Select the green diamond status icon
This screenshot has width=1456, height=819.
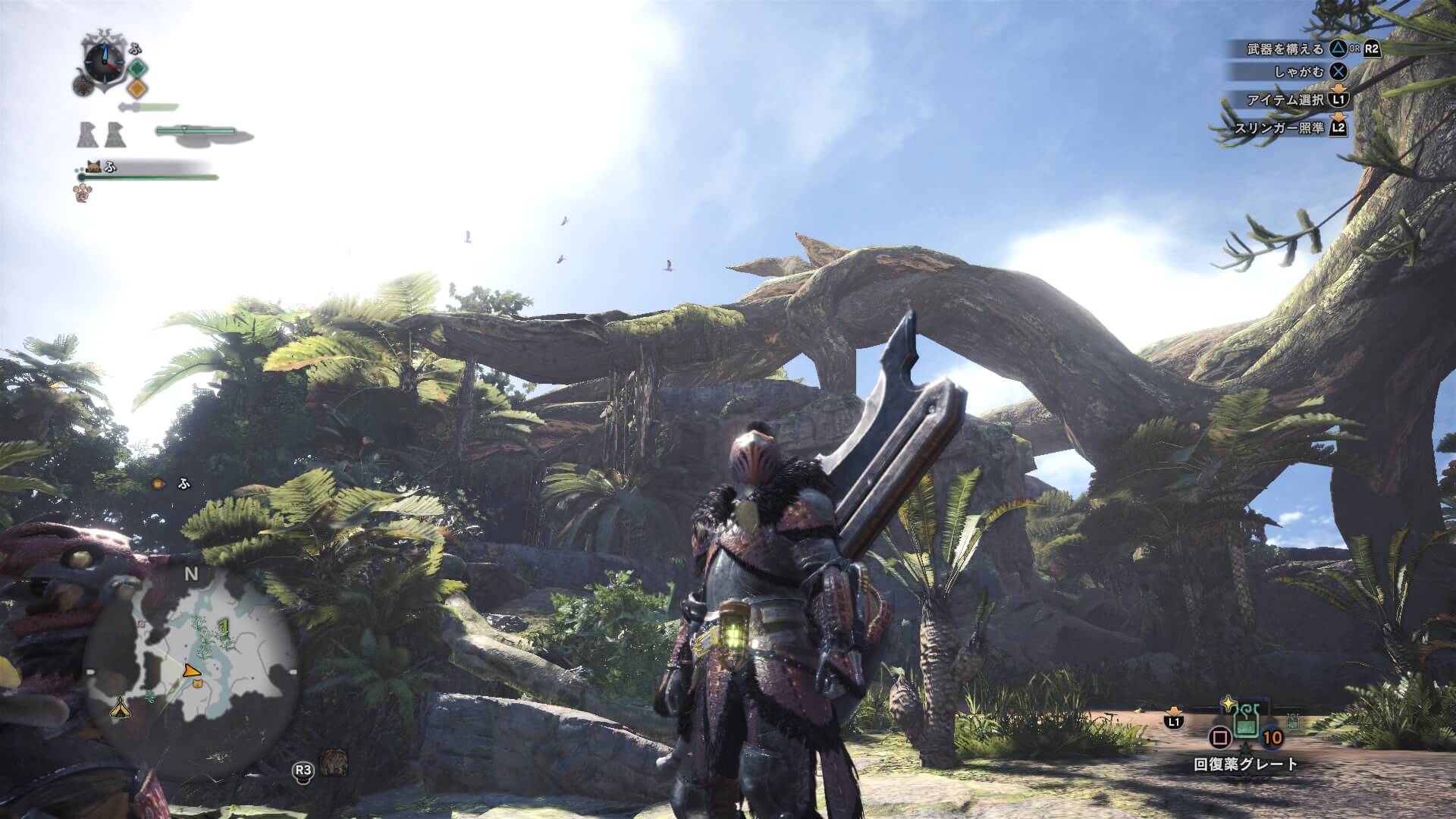137,69
